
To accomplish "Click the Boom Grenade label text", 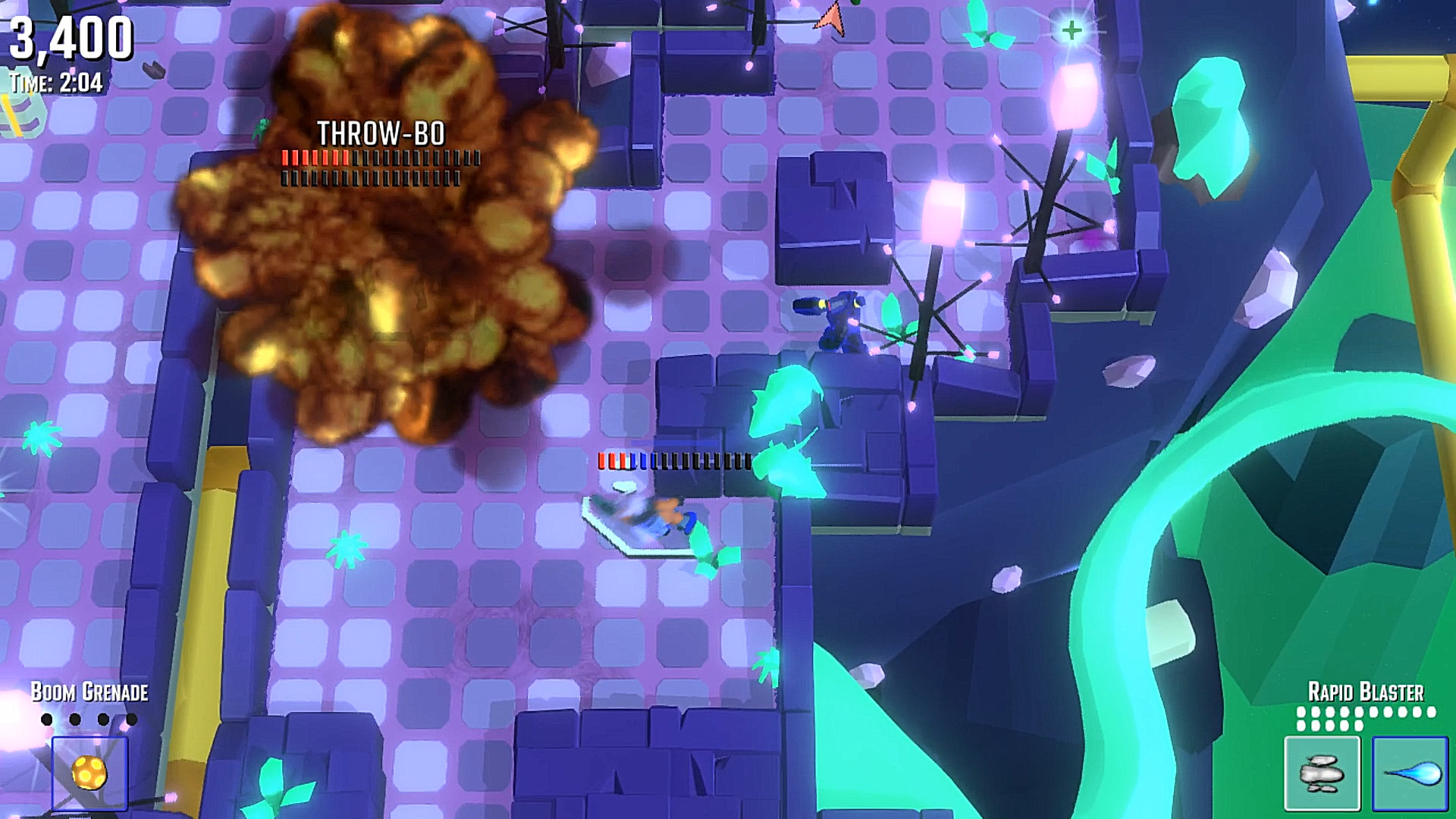I will pos(89,692).
